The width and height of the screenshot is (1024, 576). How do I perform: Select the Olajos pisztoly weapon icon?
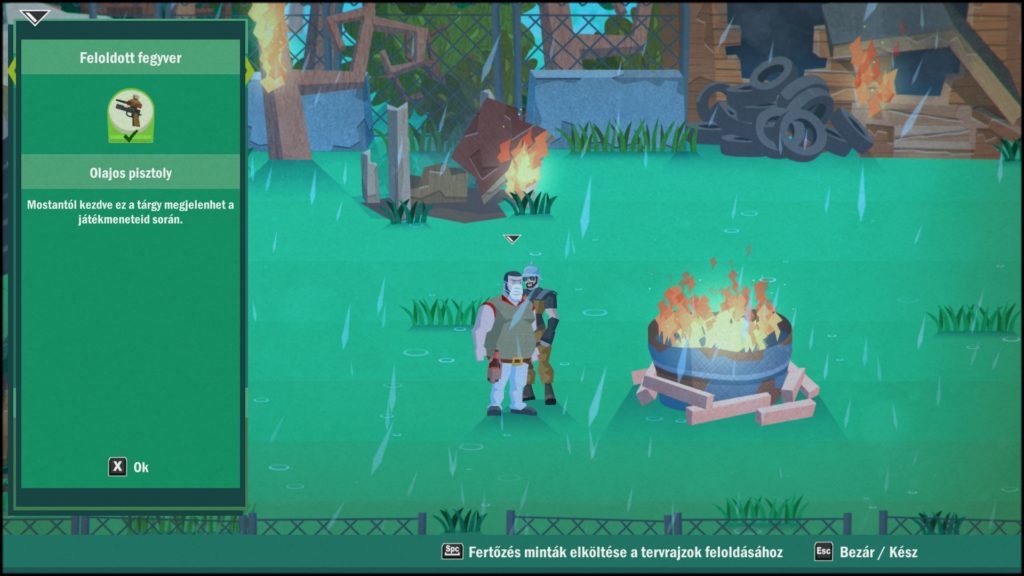131,116
